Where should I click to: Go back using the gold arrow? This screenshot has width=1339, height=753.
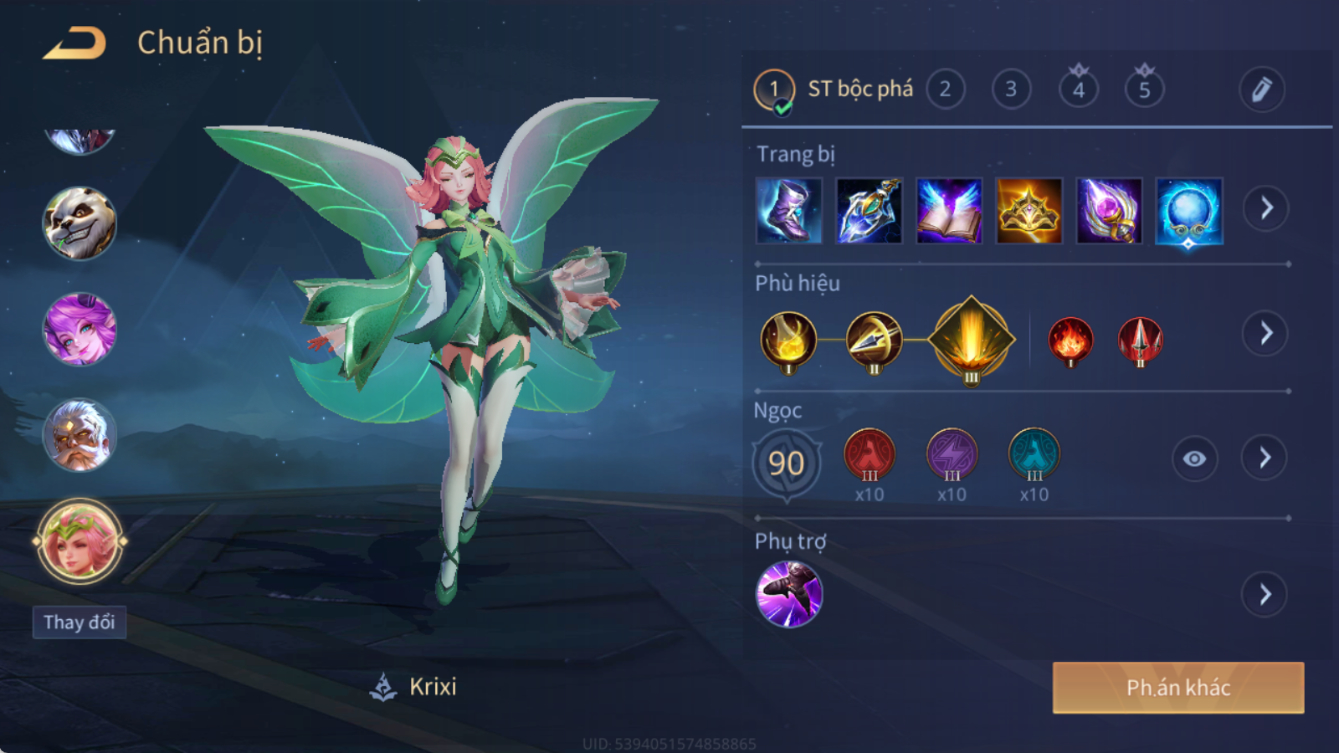coord(75,44)
